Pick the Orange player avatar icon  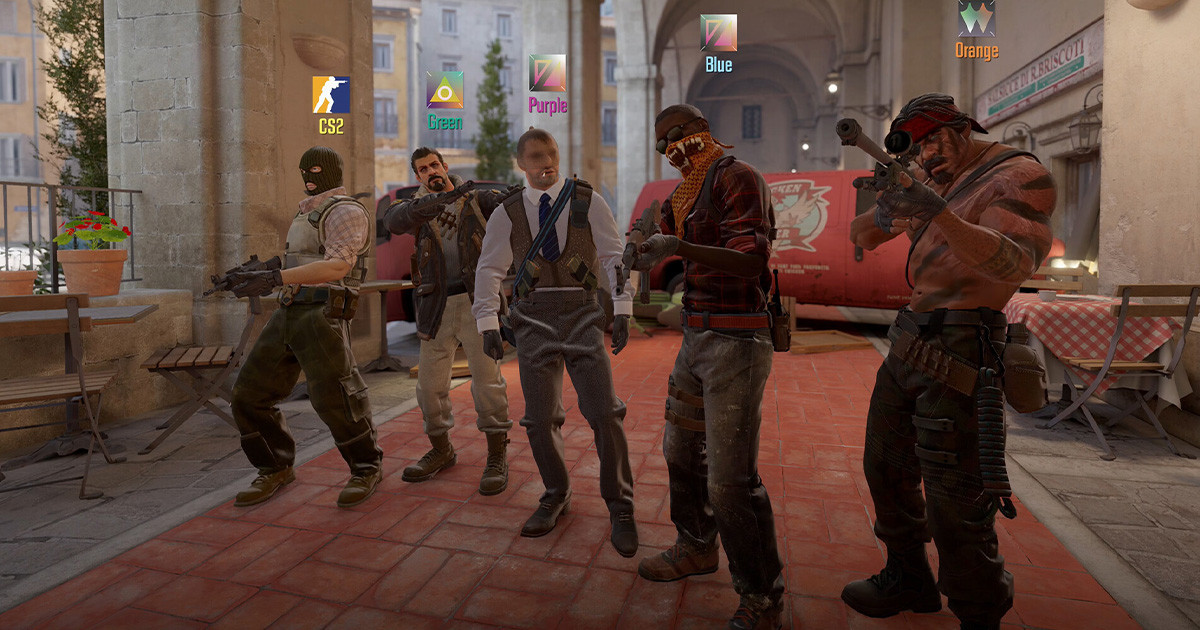(976, 18)
